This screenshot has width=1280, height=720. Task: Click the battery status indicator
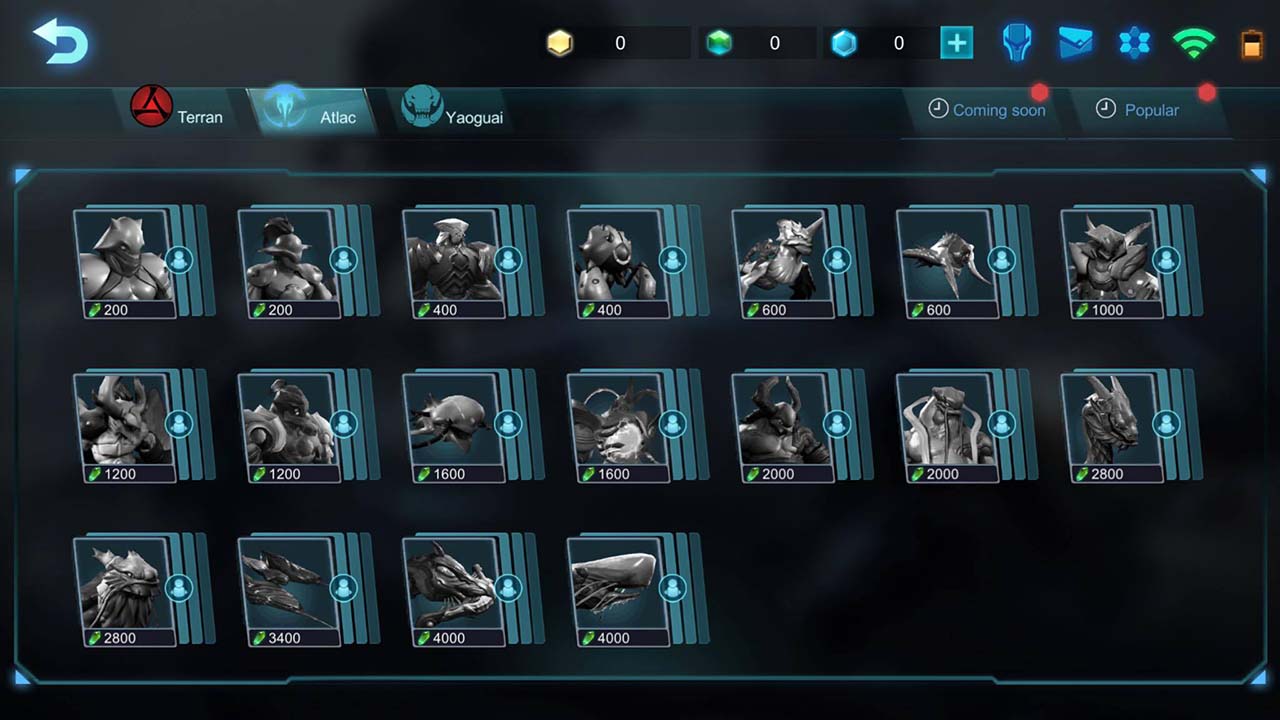(1251, 43)
